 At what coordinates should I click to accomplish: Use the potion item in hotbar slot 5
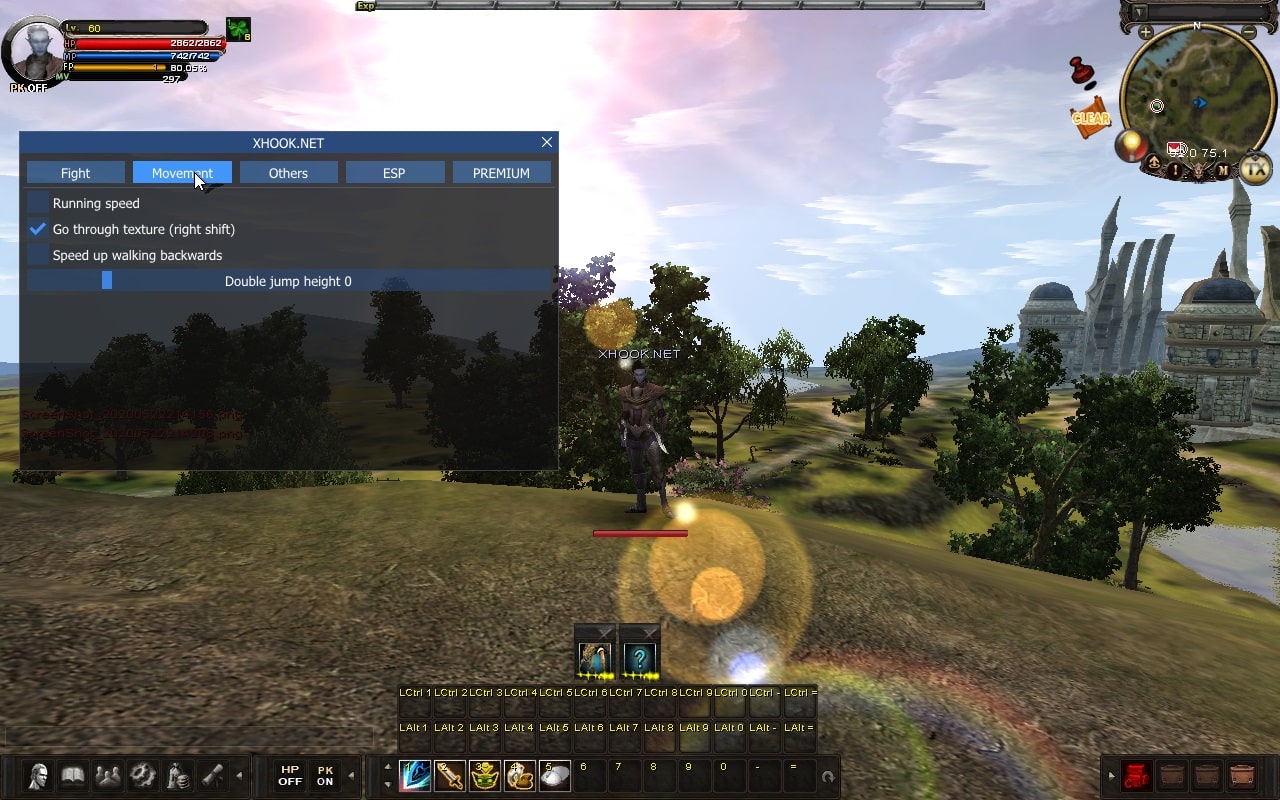pos(555,776)
